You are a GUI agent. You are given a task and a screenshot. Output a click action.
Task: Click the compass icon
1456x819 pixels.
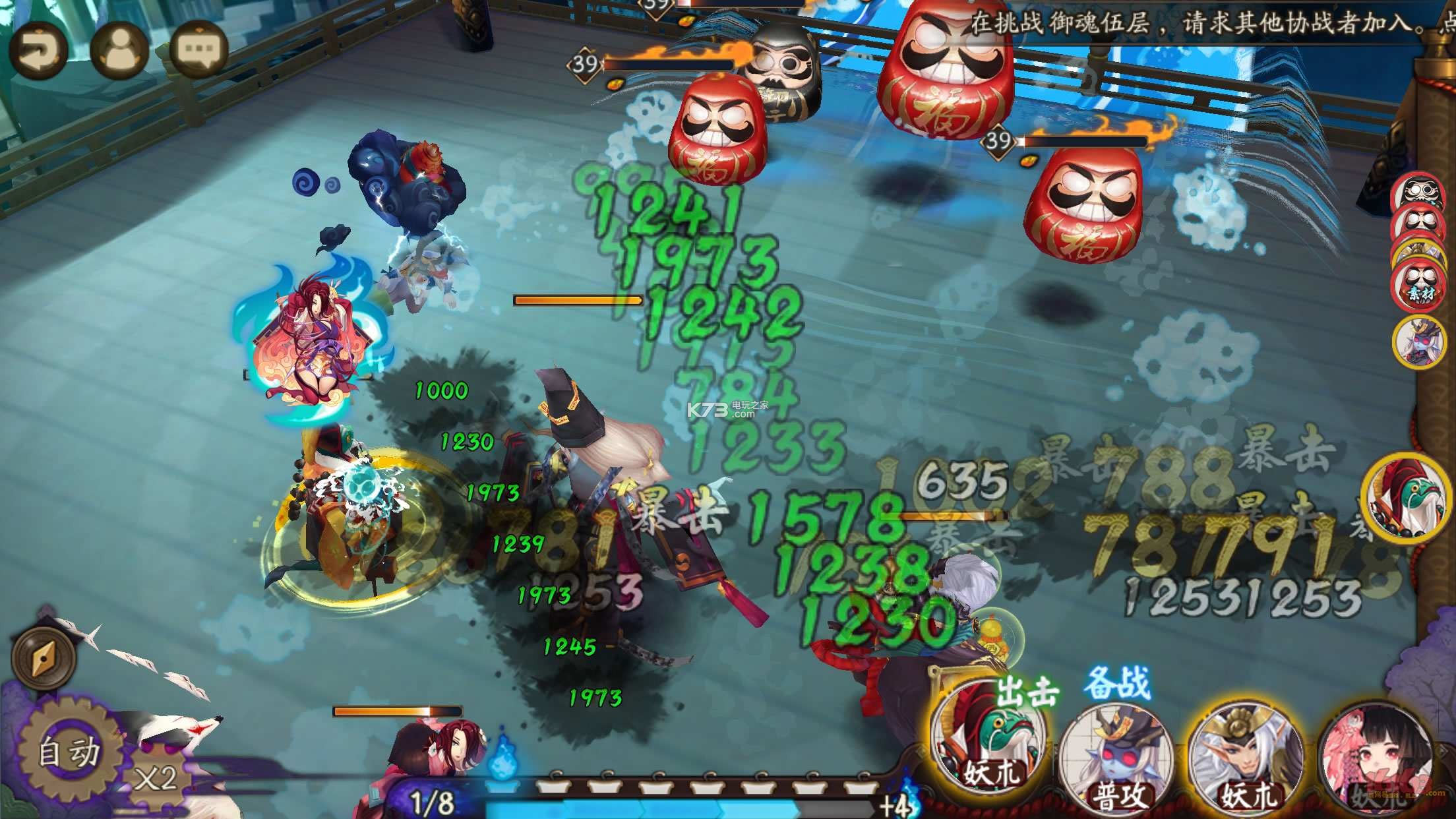[x=44, y=656]
